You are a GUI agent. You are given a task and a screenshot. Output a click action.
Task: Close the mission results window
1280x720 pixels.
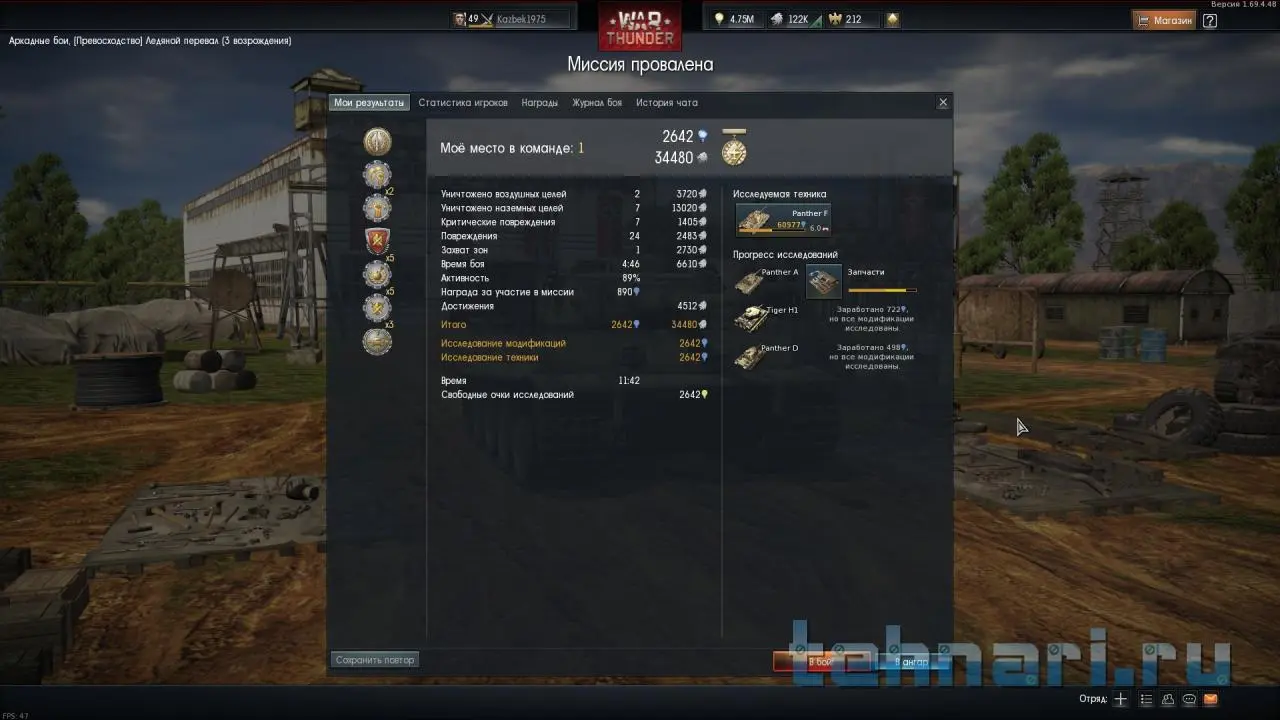(x=943, y=103)
